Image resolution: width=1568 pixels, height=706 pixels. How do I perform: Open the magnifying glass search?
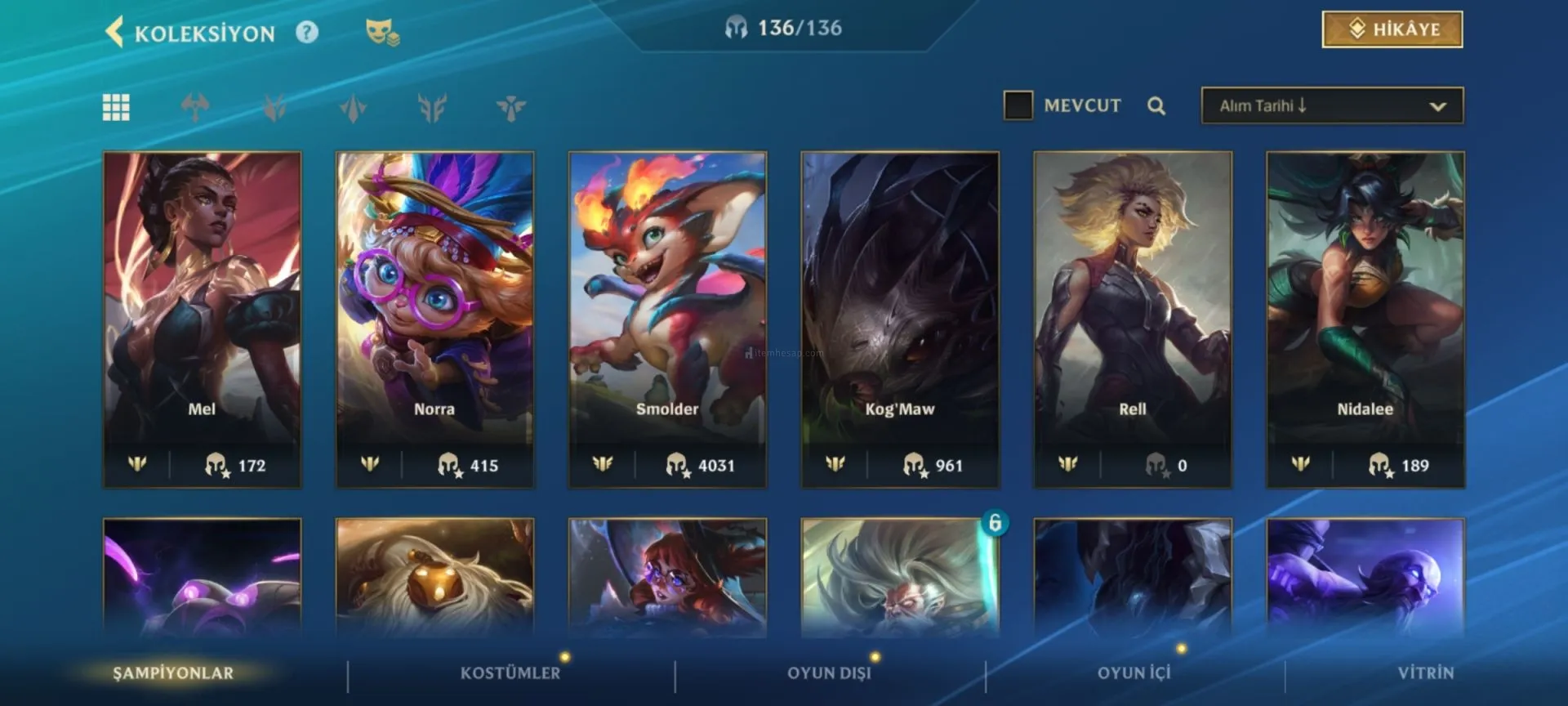pos(1156,106)
